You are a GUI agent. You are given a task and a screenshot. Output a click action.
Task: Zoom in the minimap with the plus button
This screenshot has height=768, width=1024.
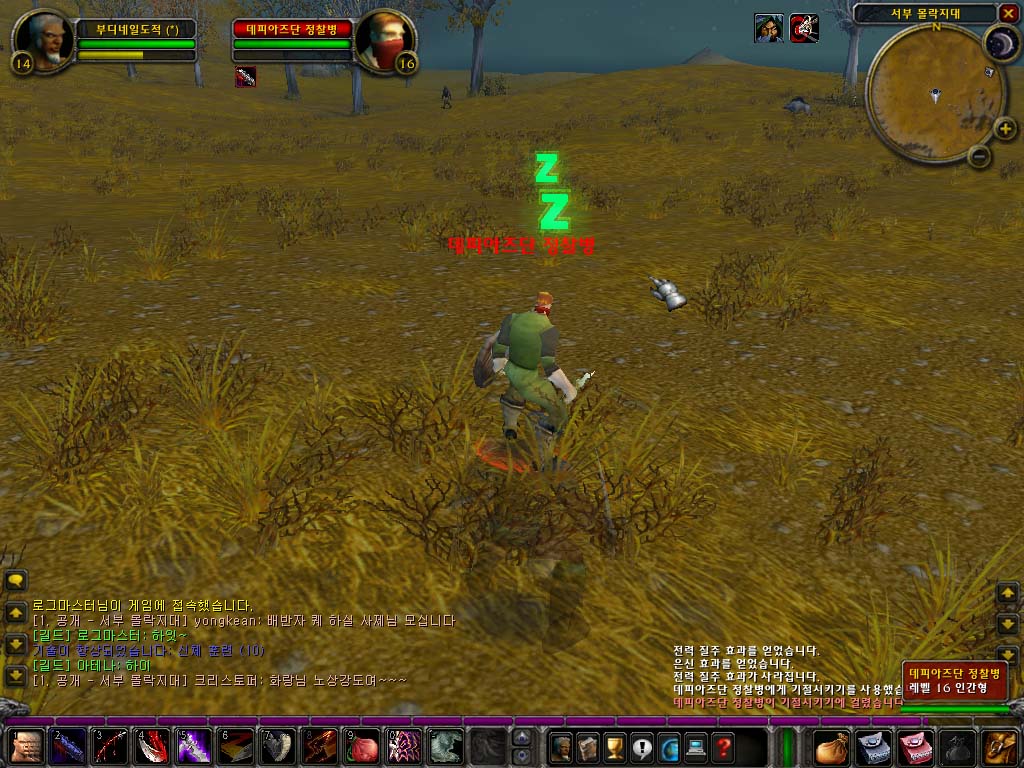[x=1004, y=128]
